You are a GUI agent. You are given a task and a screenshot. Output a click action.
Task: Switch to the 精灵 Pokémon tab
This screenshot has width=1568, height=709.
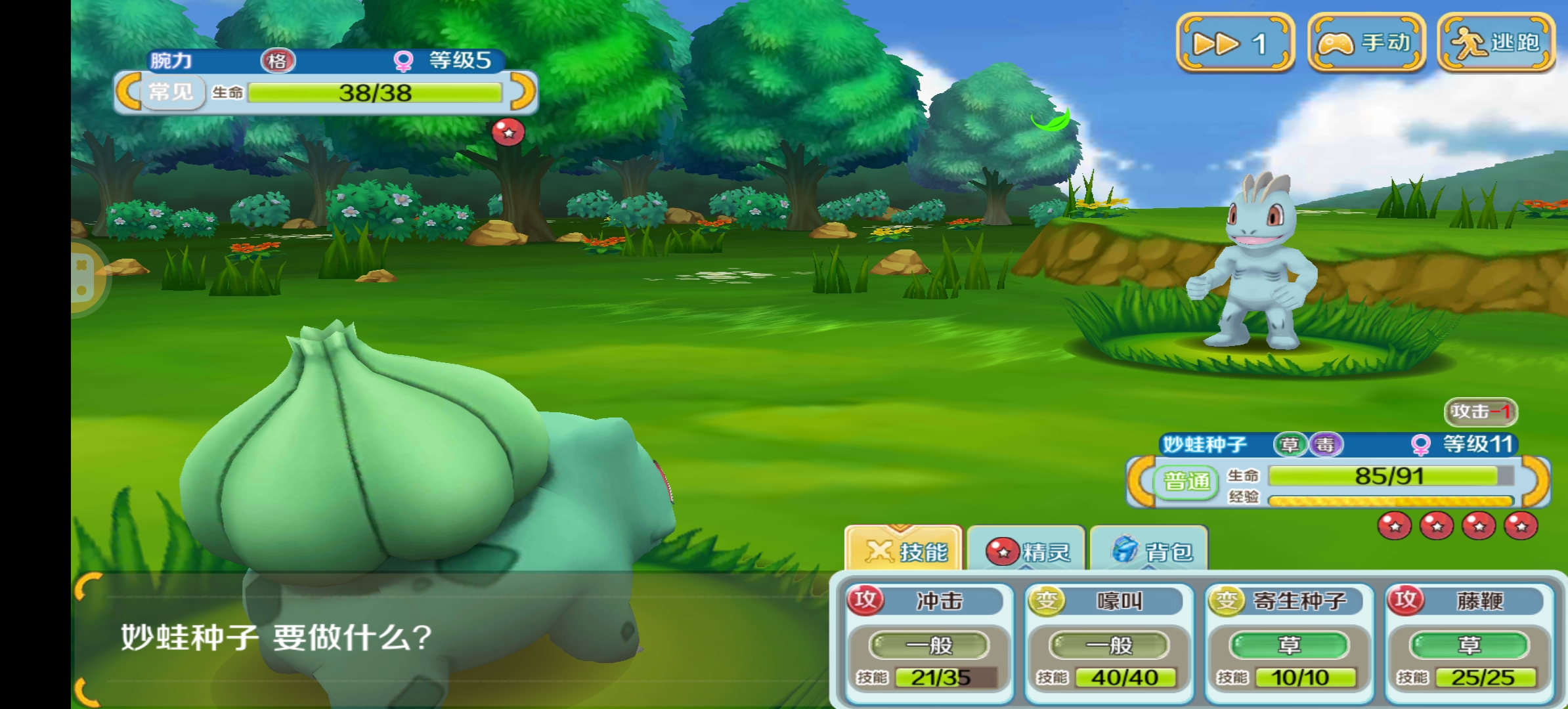click(1027, 550)
